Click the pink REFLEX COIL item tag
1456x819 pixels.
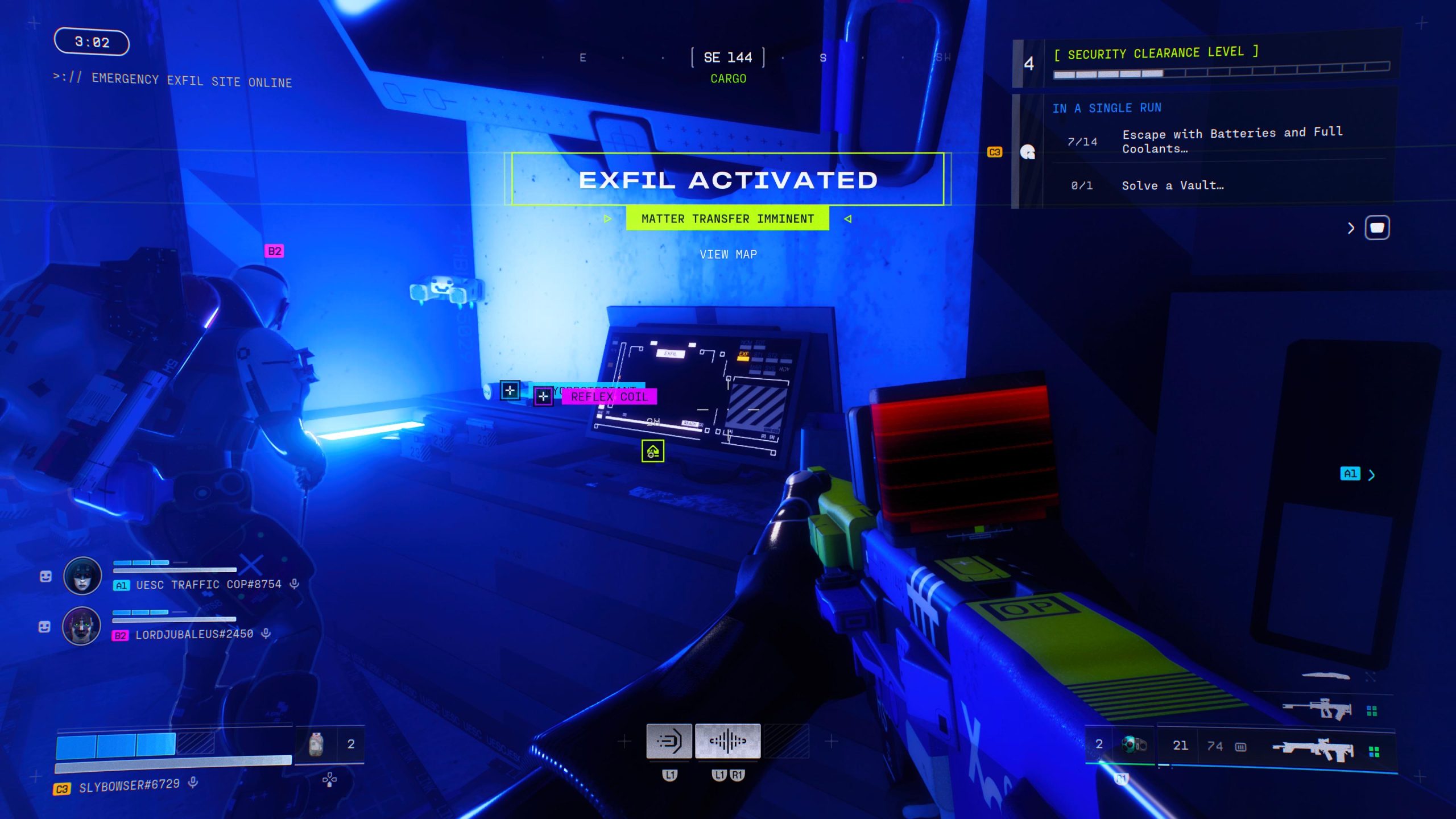[x=609, y=397]
